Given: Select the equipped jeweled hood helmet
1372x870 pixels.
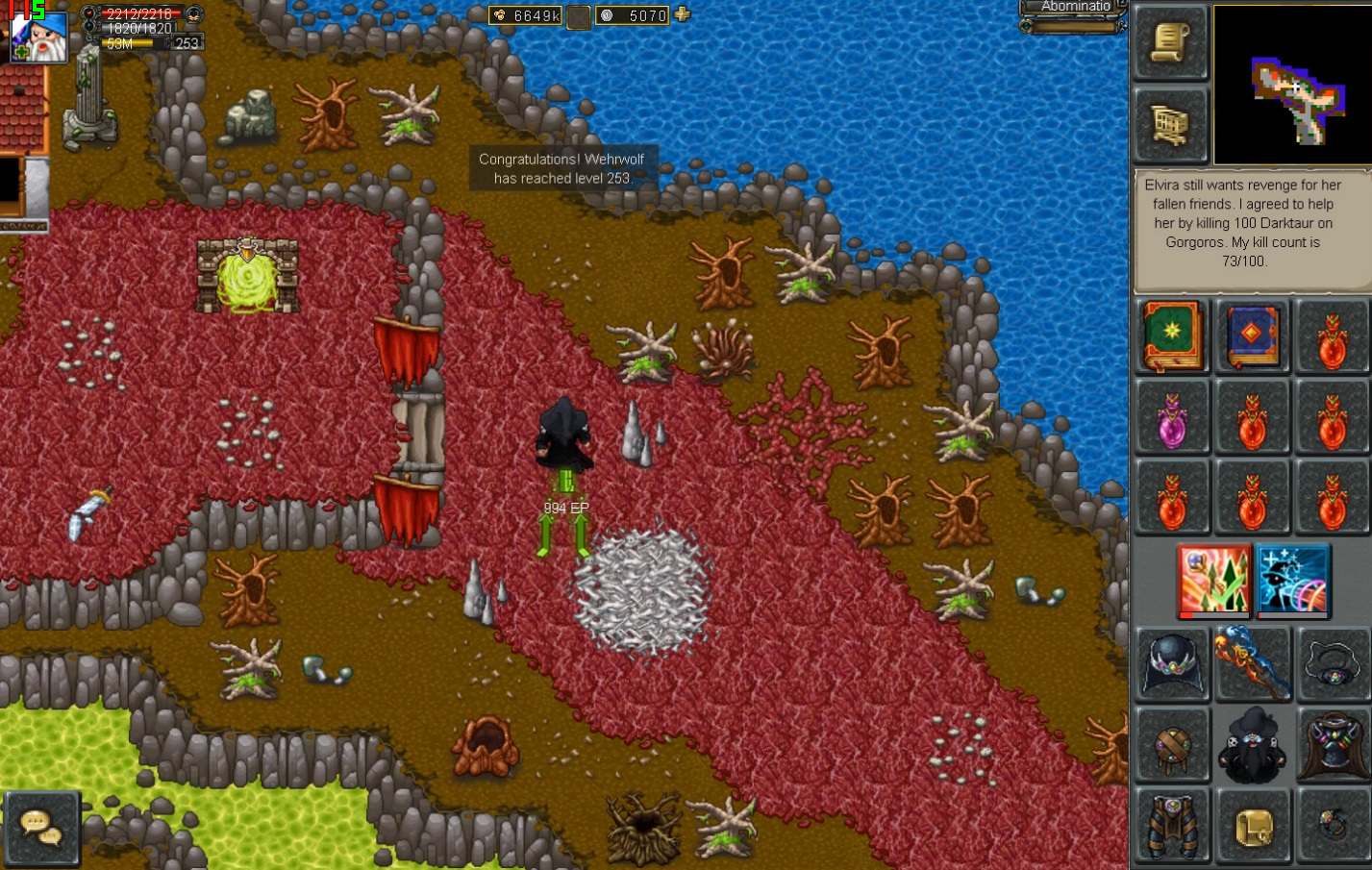Looking at the screenshot, I should coord(1172,663).
